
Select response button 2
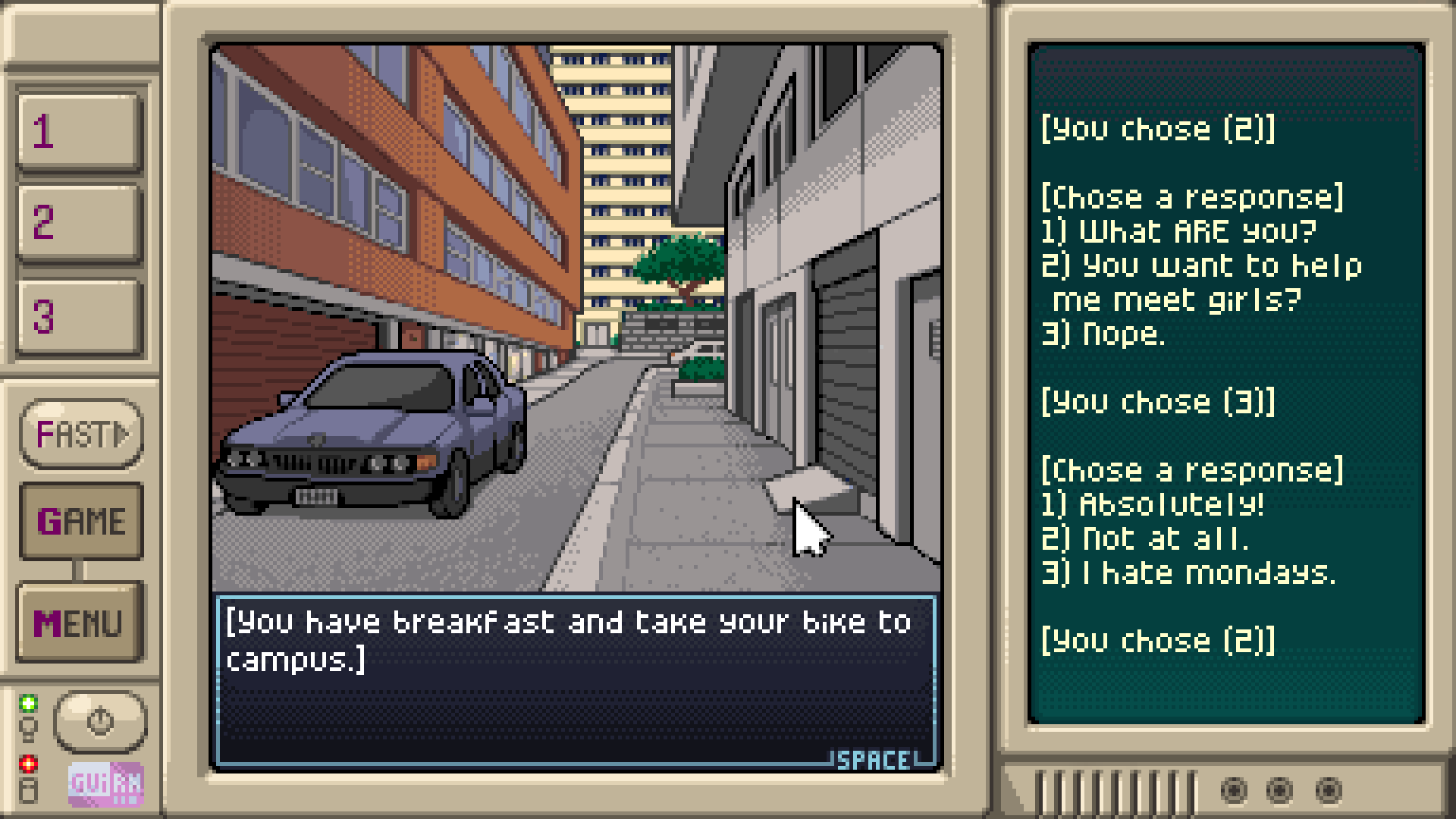pos(80,224)
